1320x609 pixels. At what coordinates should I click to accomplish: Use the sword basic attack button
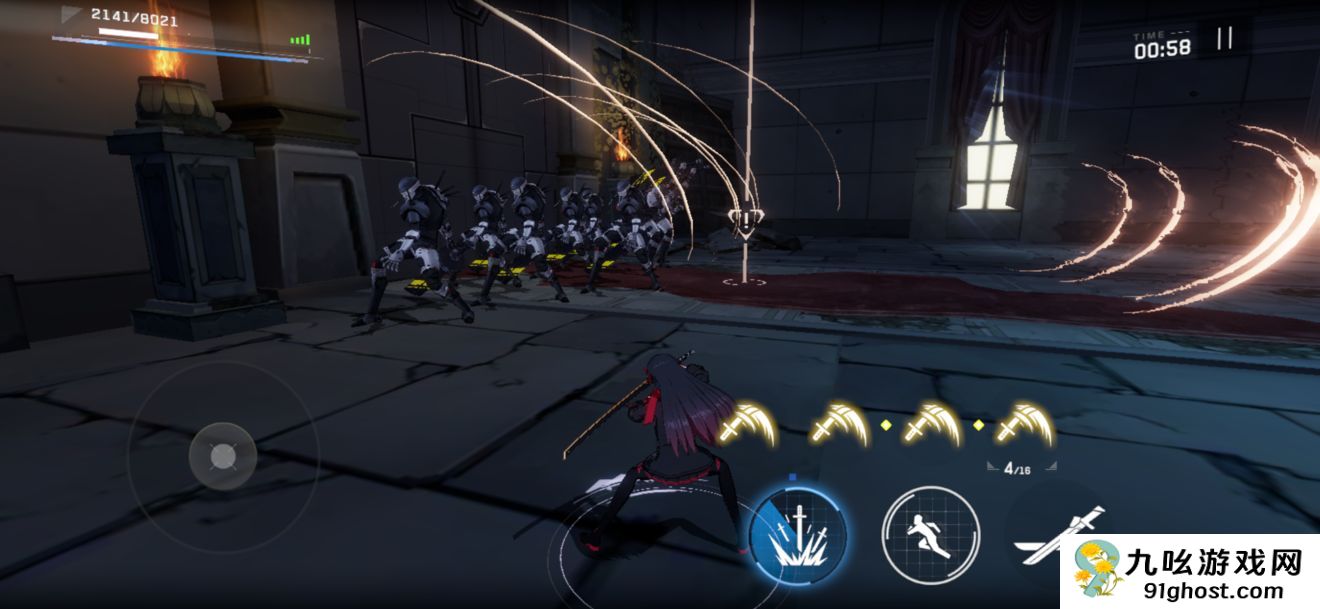1056,536
